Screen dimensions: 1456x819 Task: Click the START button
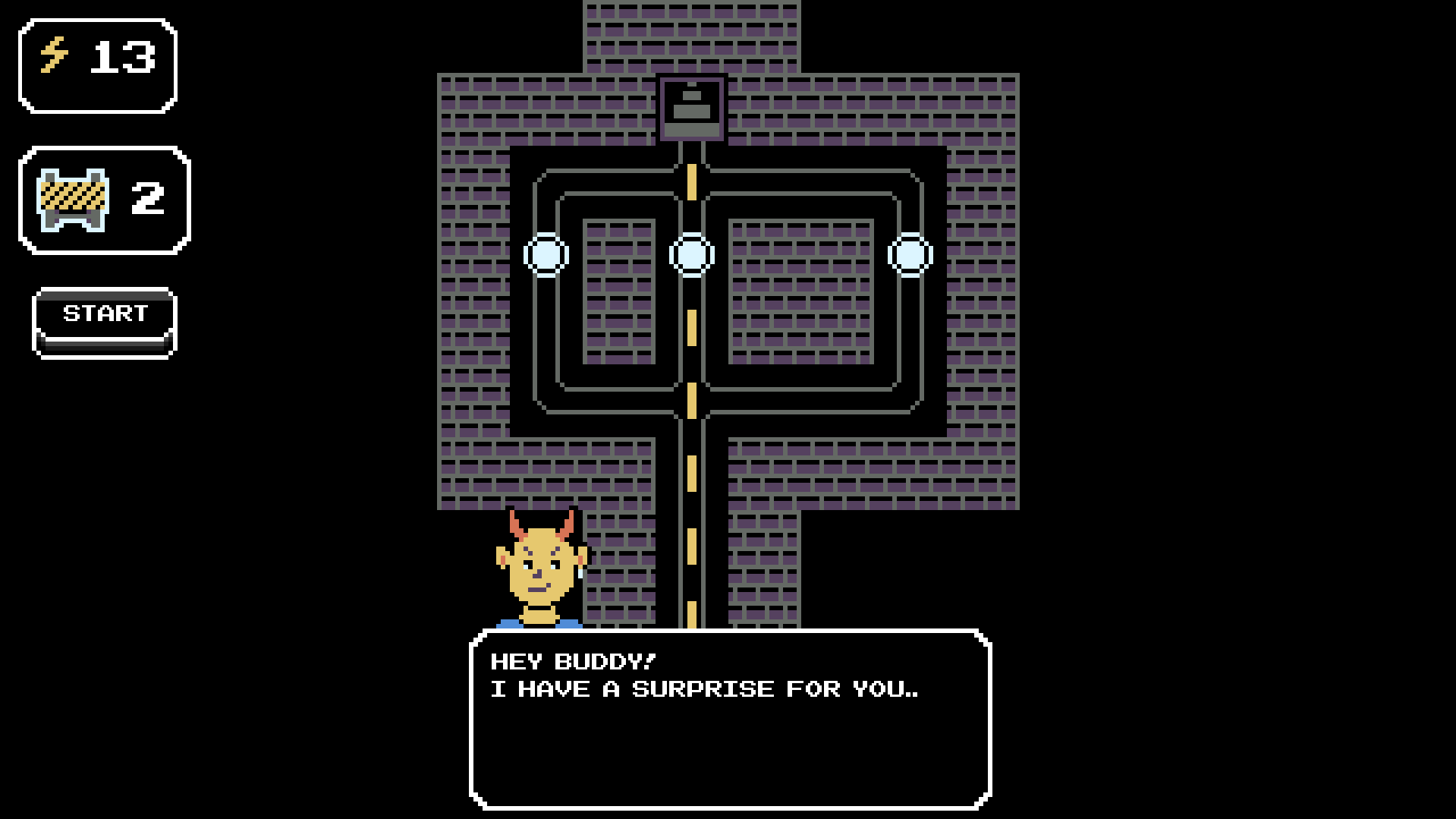click(x=105, y=321)
